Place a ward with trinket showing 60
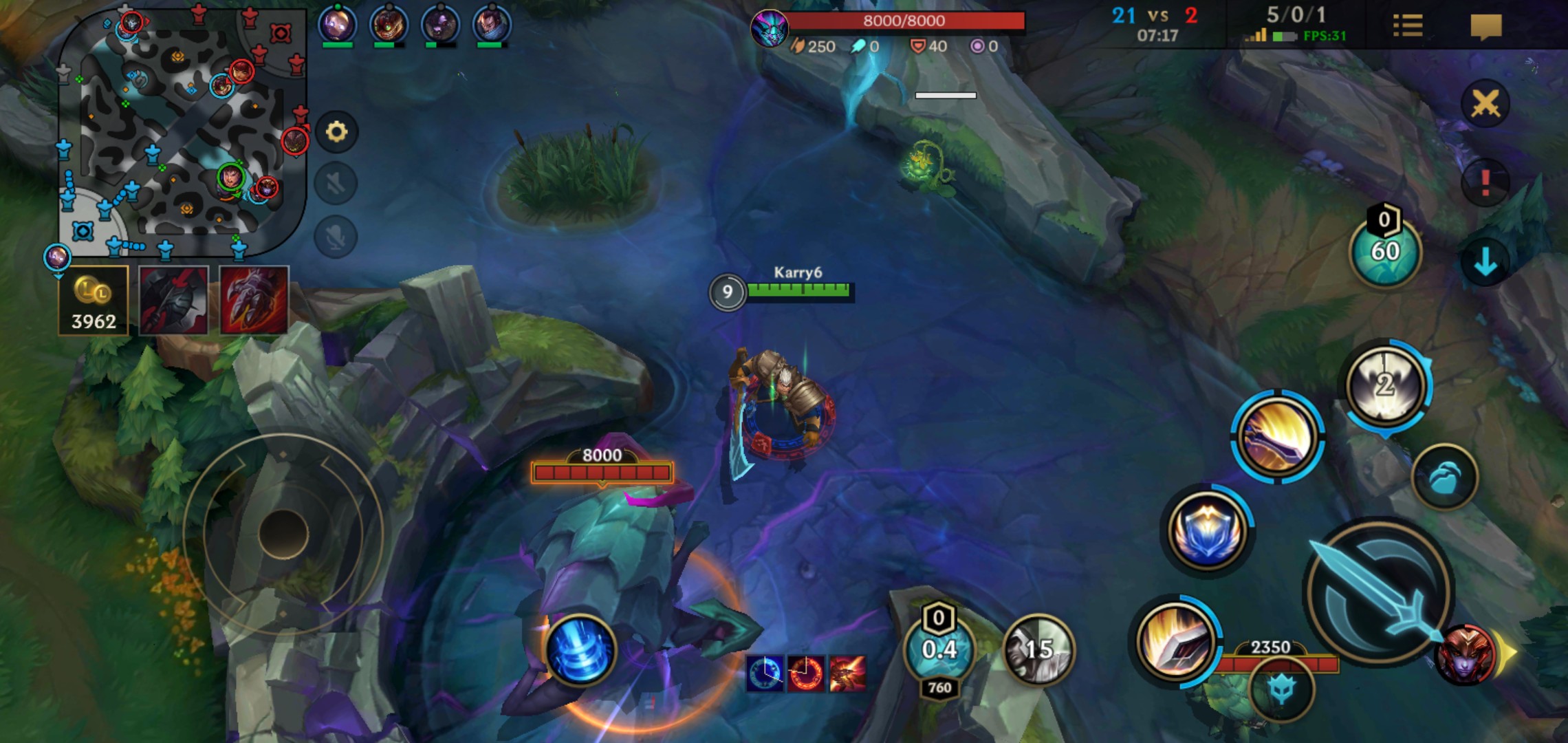 pyautogui.click(x=1385, y=251)
